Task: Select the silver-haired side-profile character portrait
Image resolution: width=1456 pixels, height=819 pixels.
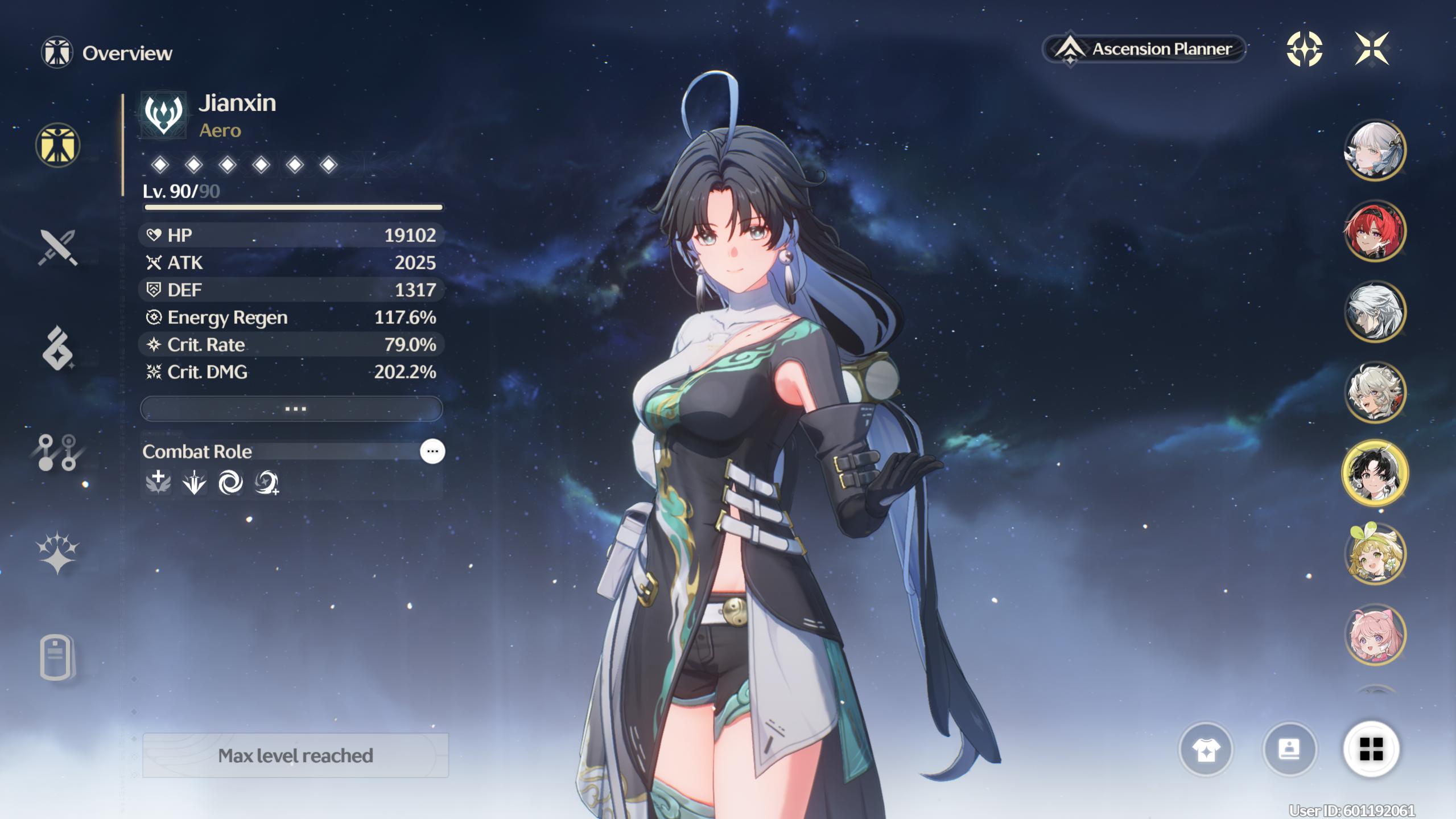Action: point(1375,312)
